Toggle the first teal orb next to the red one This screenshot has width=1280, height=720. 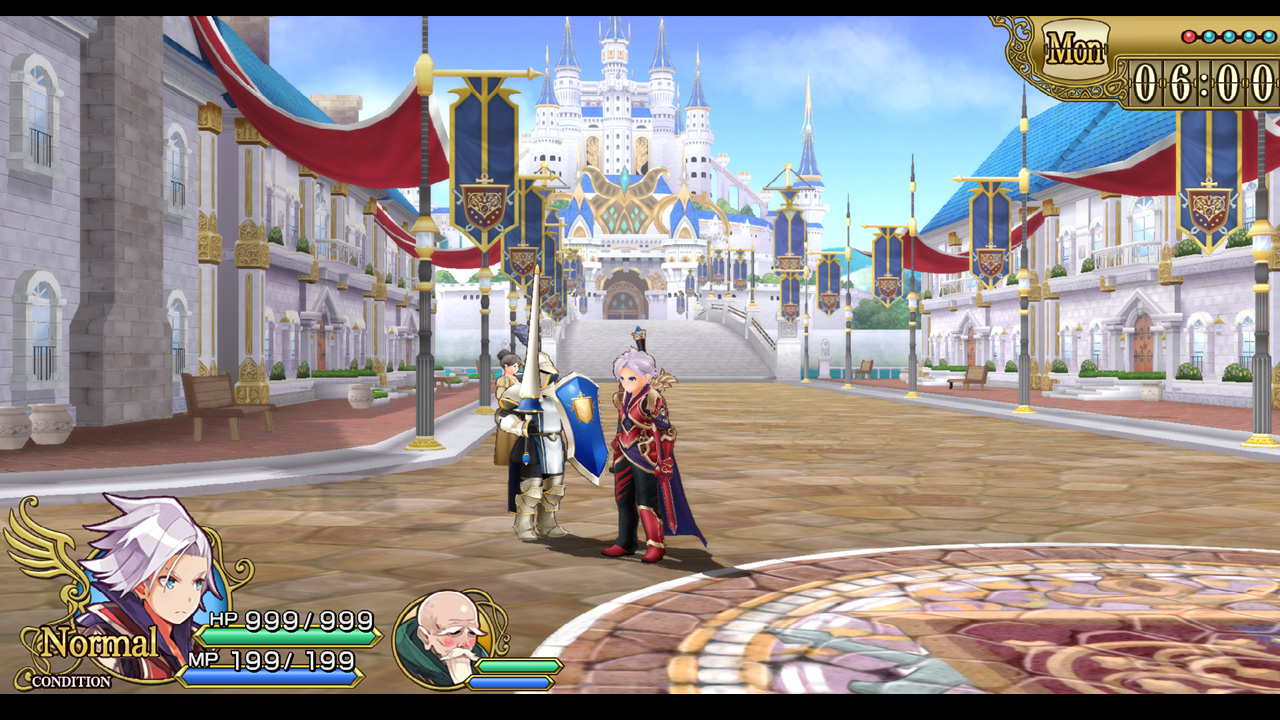pos(1208,36)
